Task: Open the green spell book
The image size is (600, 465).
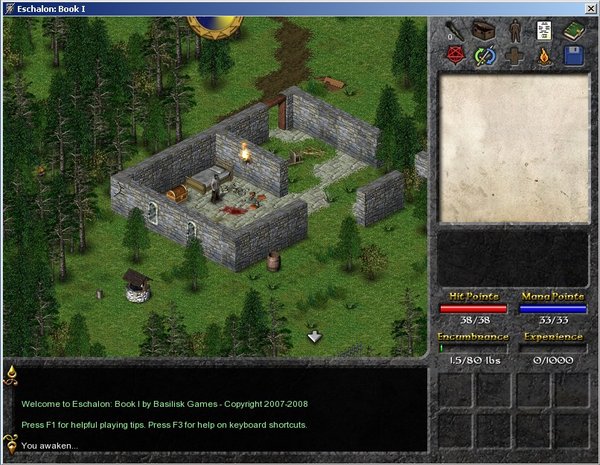Action: click(573, 29)
